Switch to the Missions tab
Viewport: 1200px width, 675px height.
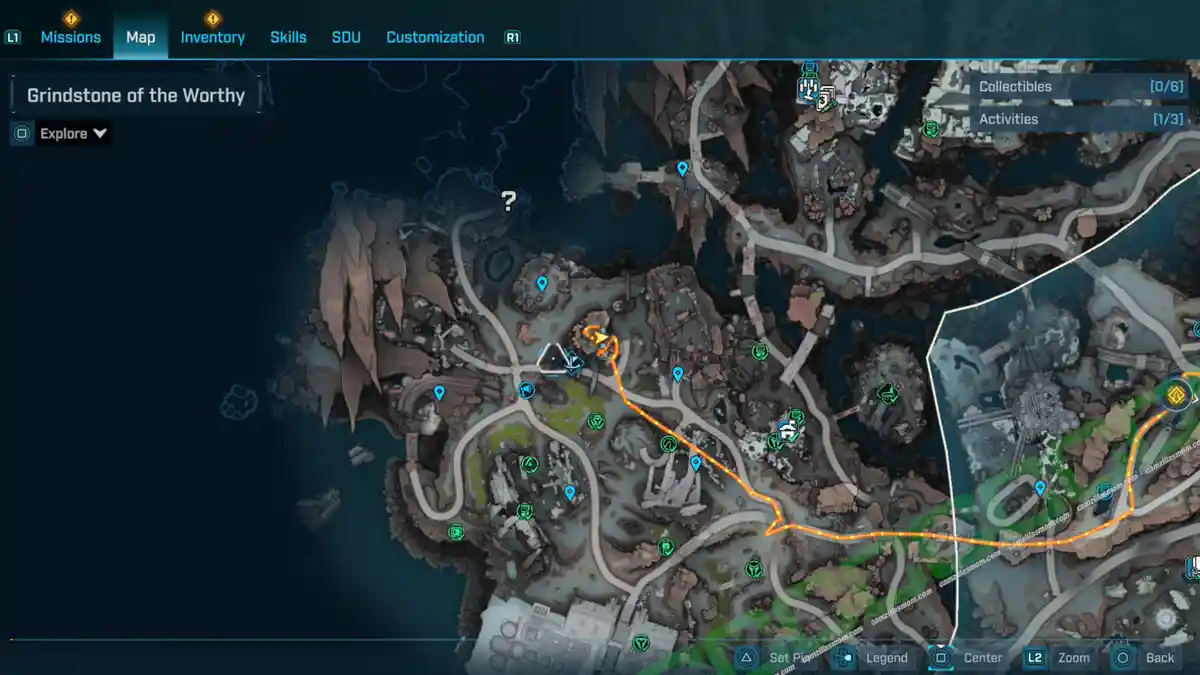pos(70,37)
